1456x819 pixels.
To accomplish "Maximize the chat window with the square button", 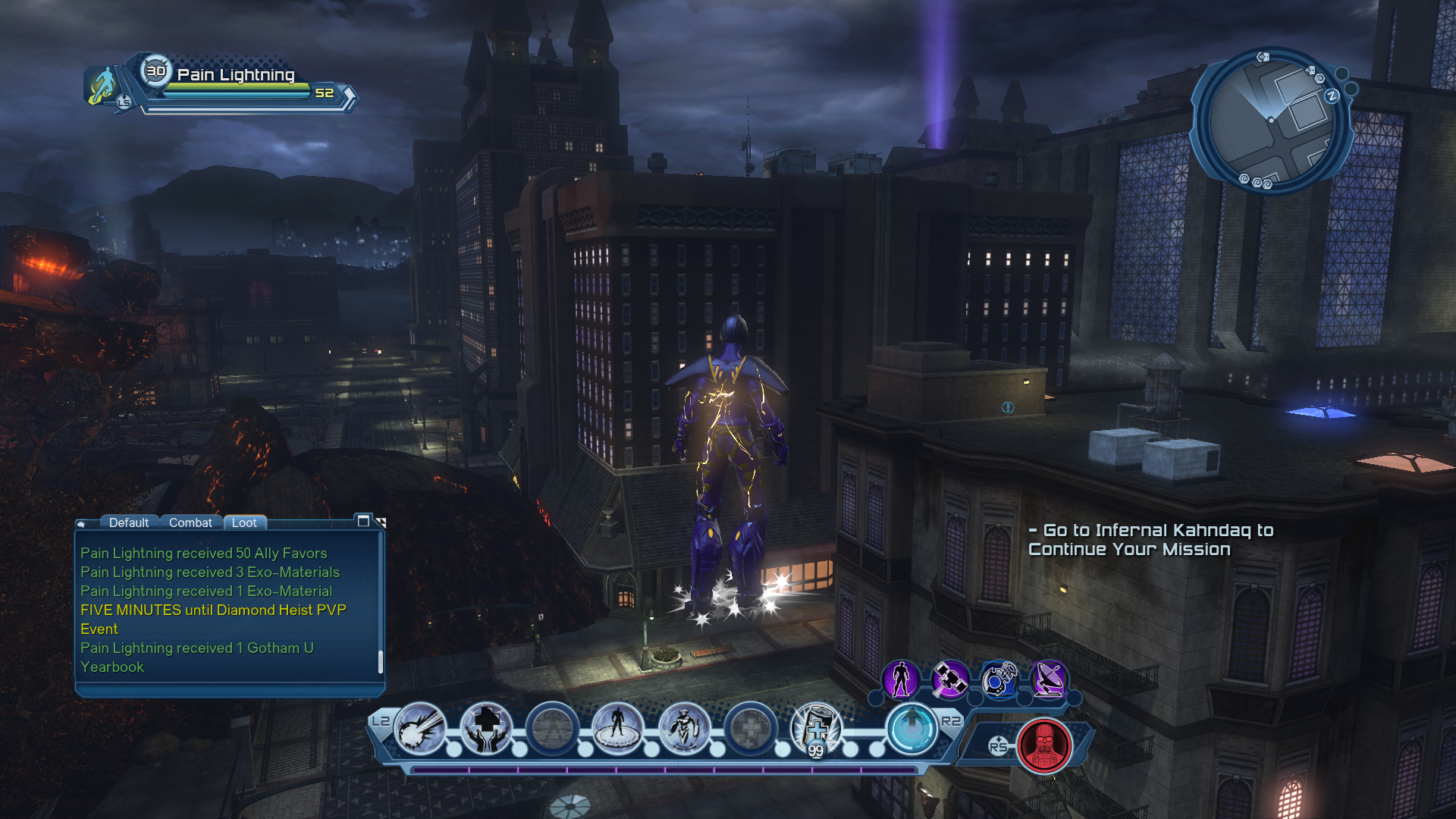I will coord(363,521).
